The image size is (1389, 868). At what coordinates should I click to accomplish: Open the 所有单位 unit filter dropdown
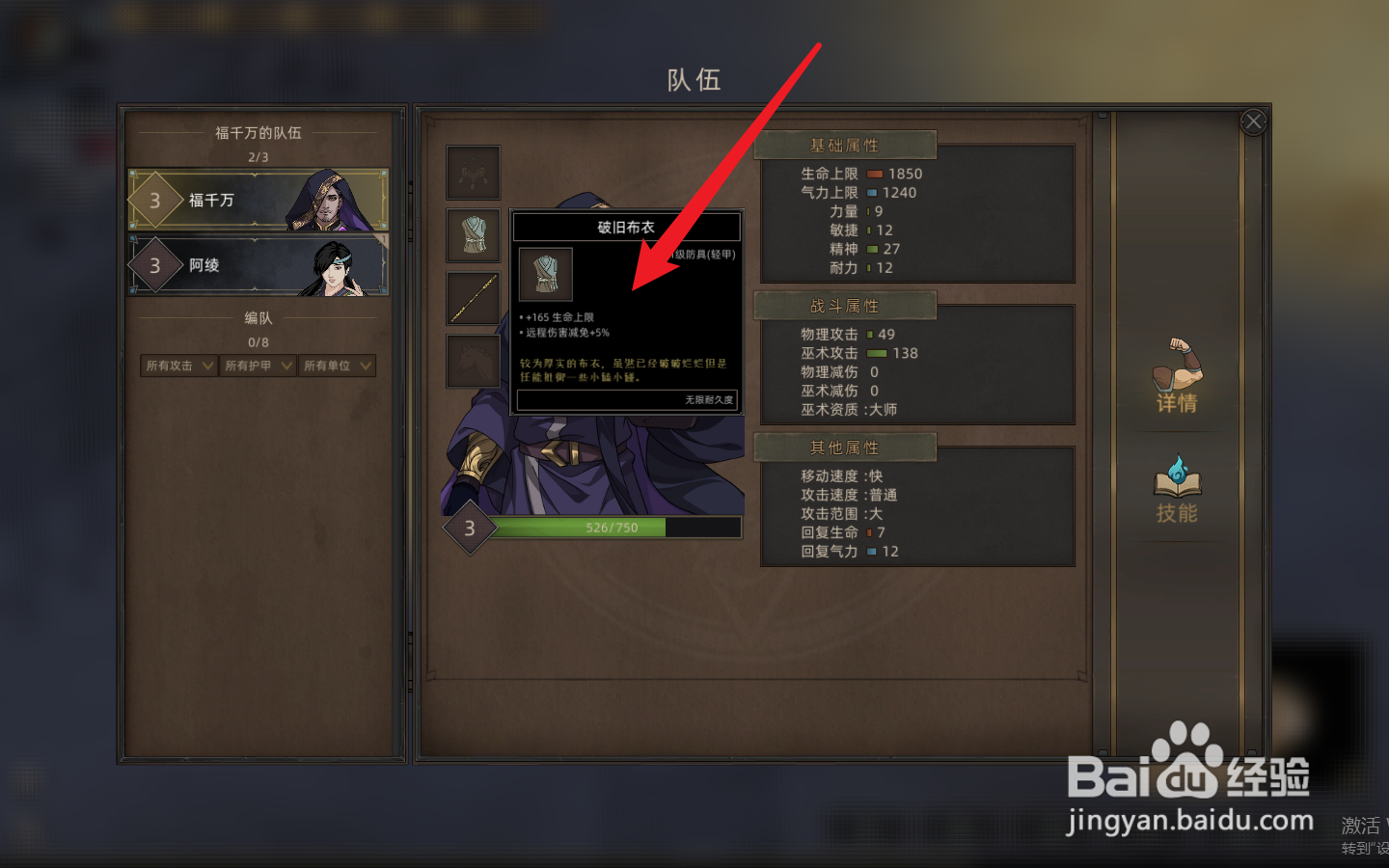click(x=337, y=366)
